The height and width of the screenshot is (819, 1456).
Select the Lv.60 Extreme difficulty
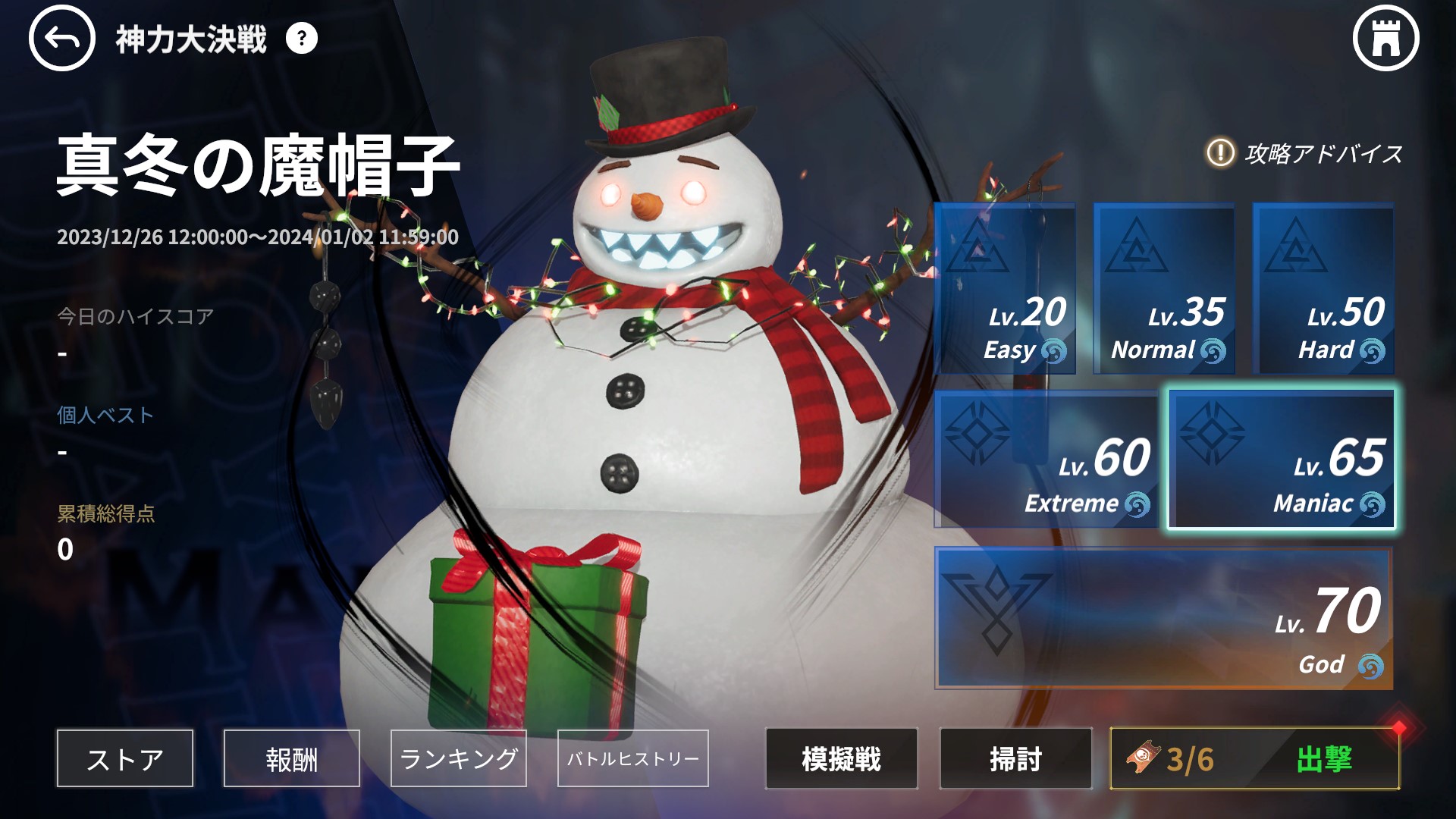pyautogui.click(x=1046, y=460)
